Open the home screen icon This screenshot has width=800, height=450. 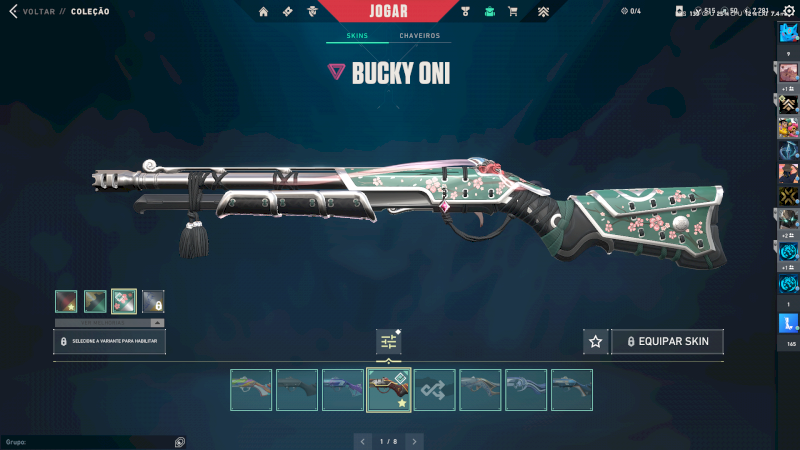[x=264, y=12]
